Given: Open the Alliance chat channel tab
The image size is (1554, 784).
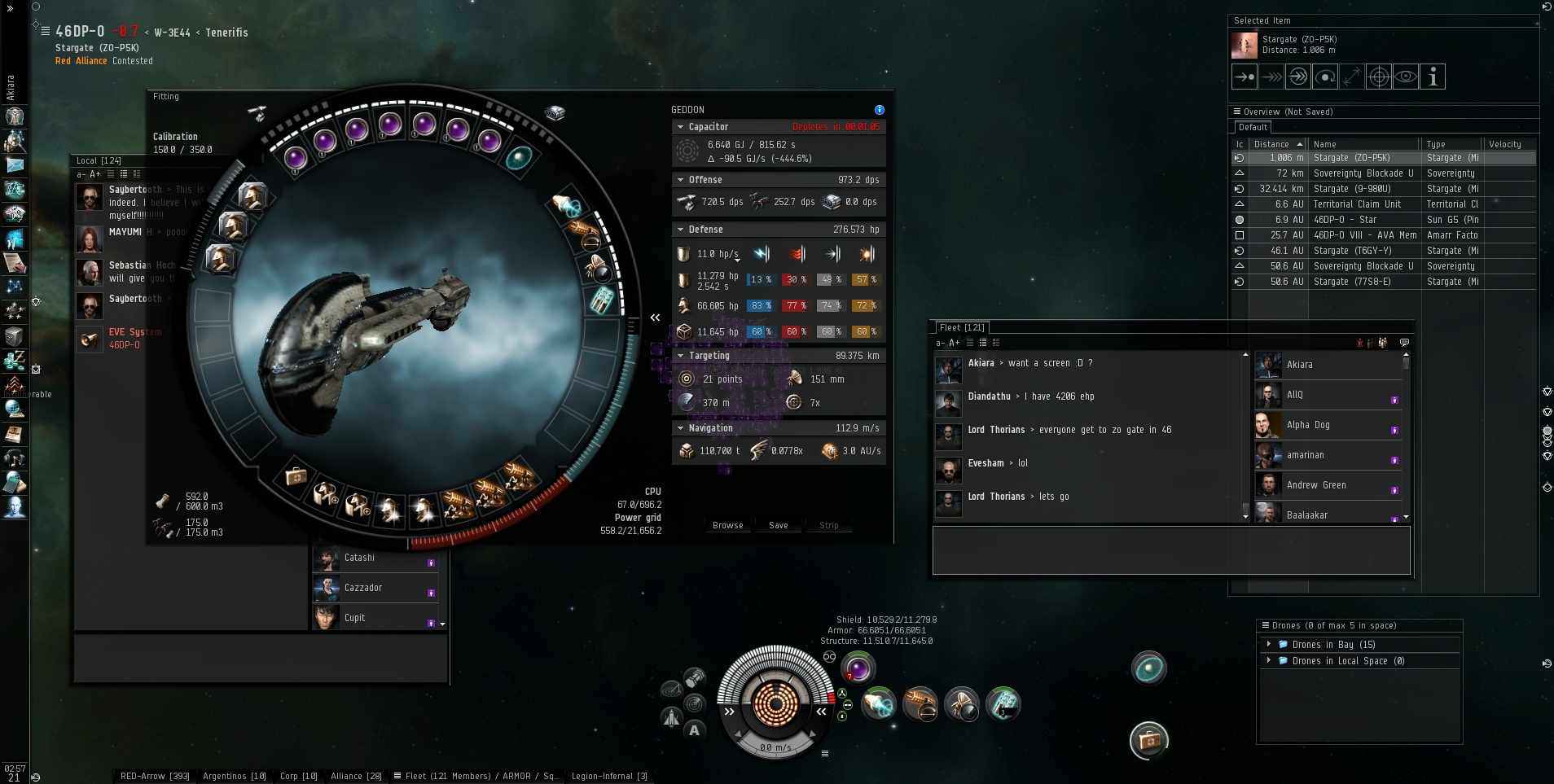Looking at the screenshot, I should [356, 776].
